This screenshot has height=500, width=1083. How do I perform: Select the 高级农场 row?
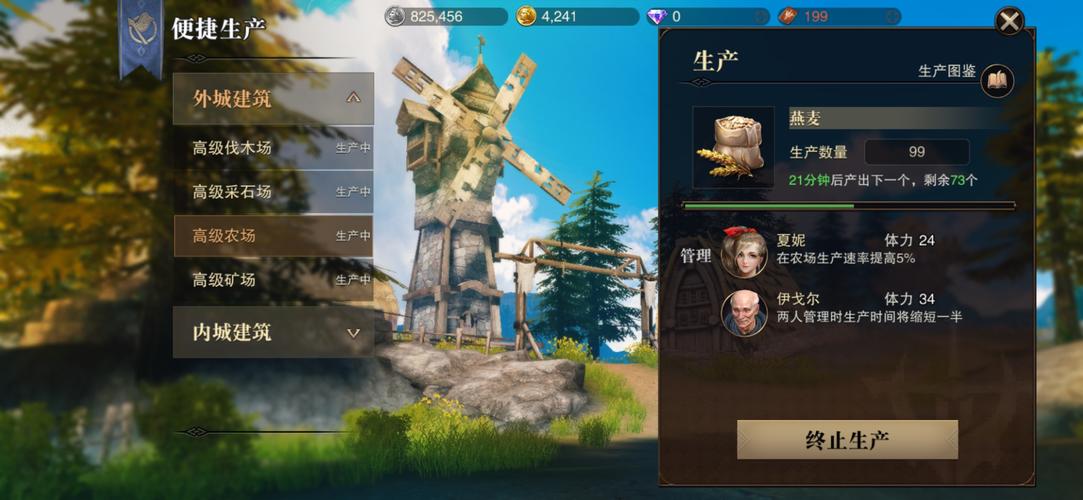(273, 236)
